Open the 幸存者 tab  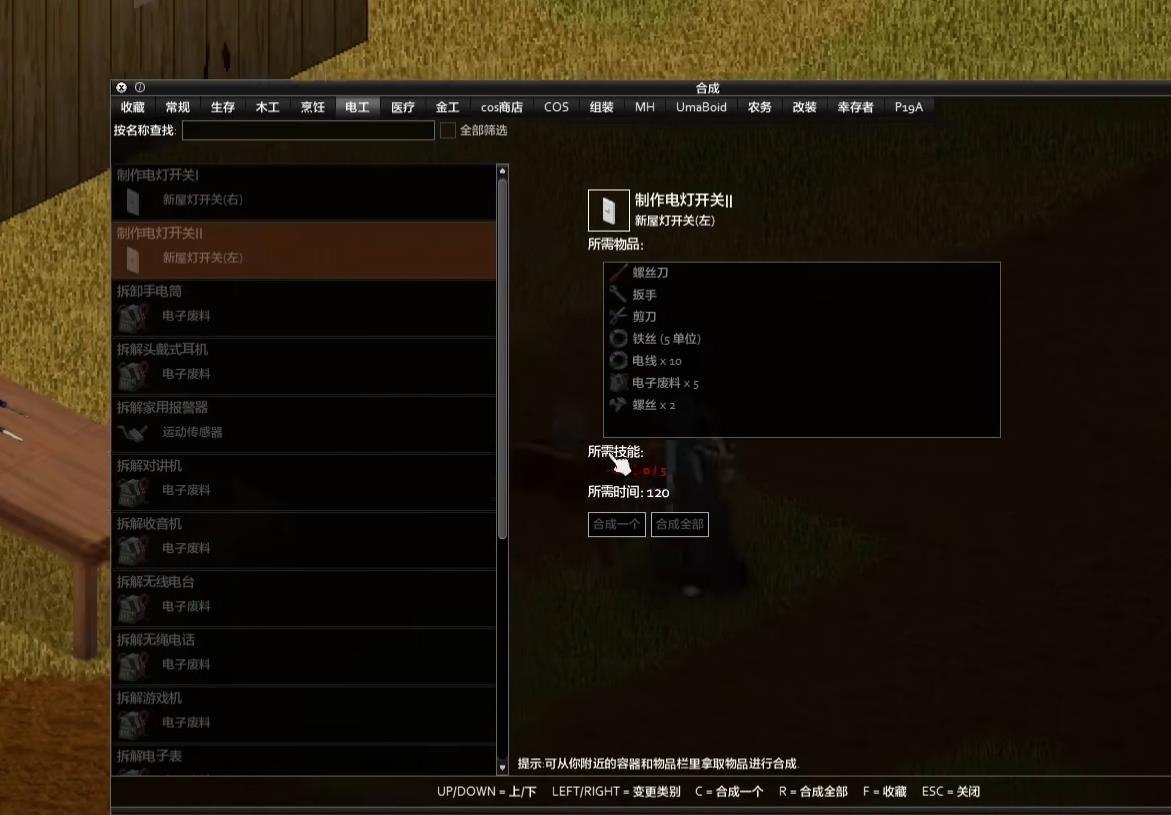pyautogui.click(x=855, y=107)
